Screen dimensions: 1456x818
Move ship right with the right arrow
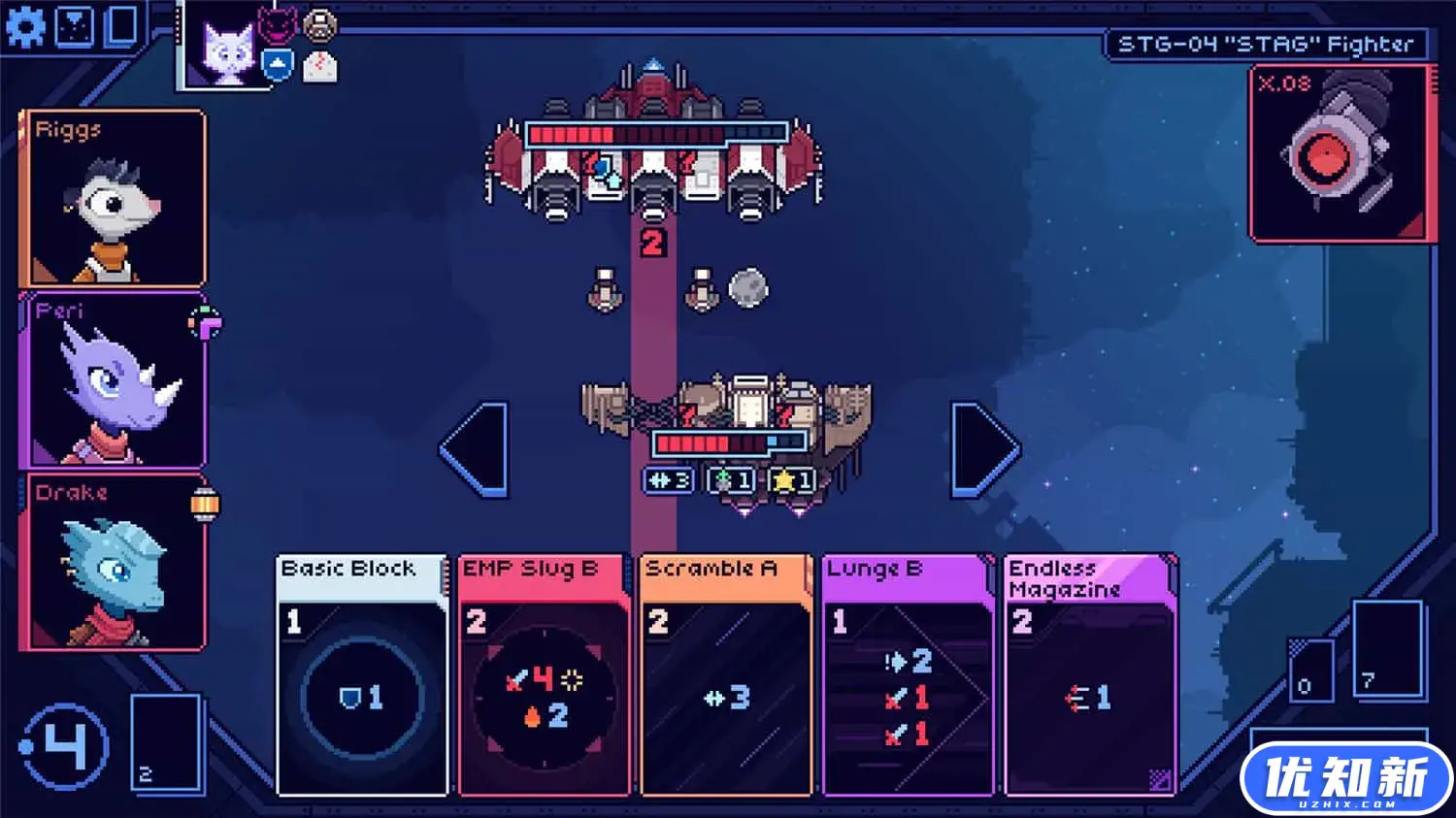984,449
